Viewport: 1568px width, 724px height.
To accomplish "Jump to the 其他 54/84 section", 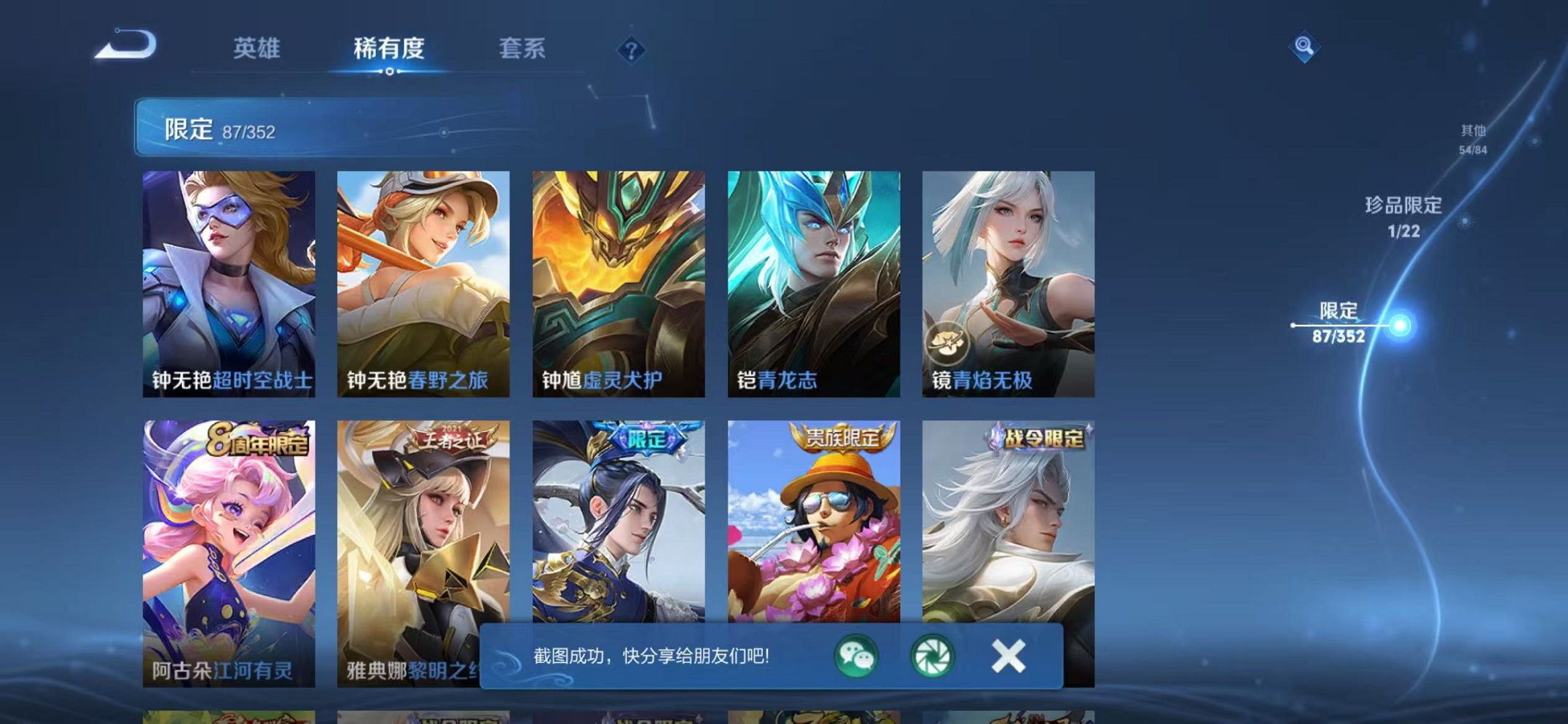I will click(x=1473, y=138).
